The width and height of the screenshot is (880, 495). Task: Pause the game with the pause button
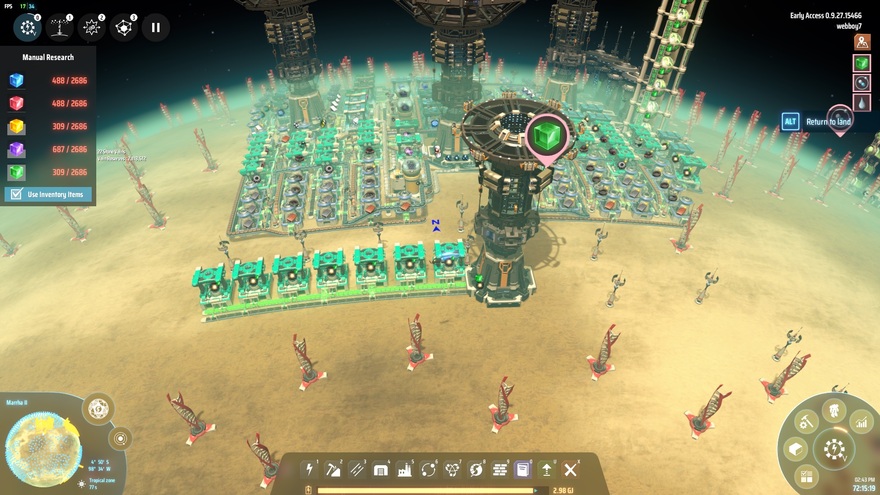[155, 27]
